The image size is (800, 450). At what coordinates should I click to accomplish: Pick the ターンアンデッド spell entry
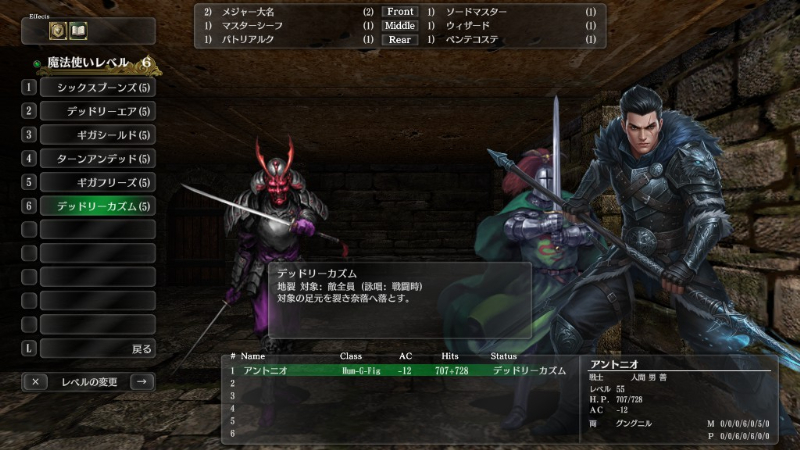(98, 159)
